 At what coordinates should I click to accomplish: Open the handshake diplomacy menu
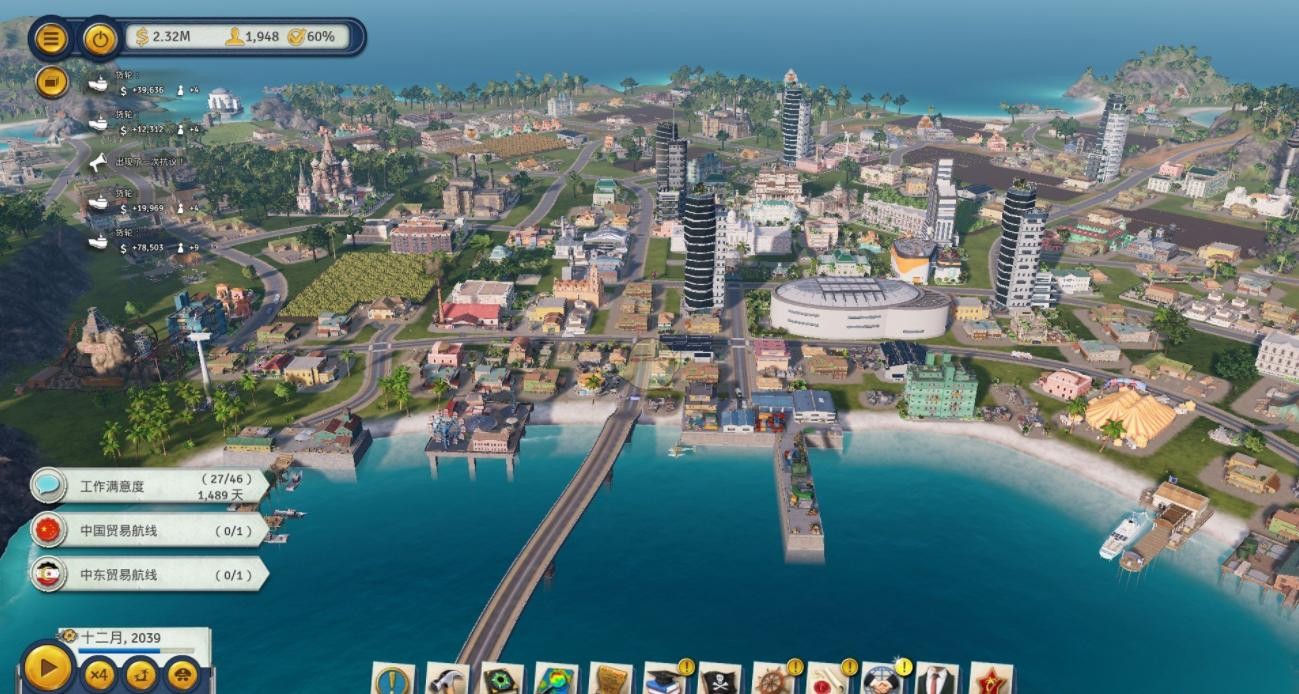tap(881, 680)
